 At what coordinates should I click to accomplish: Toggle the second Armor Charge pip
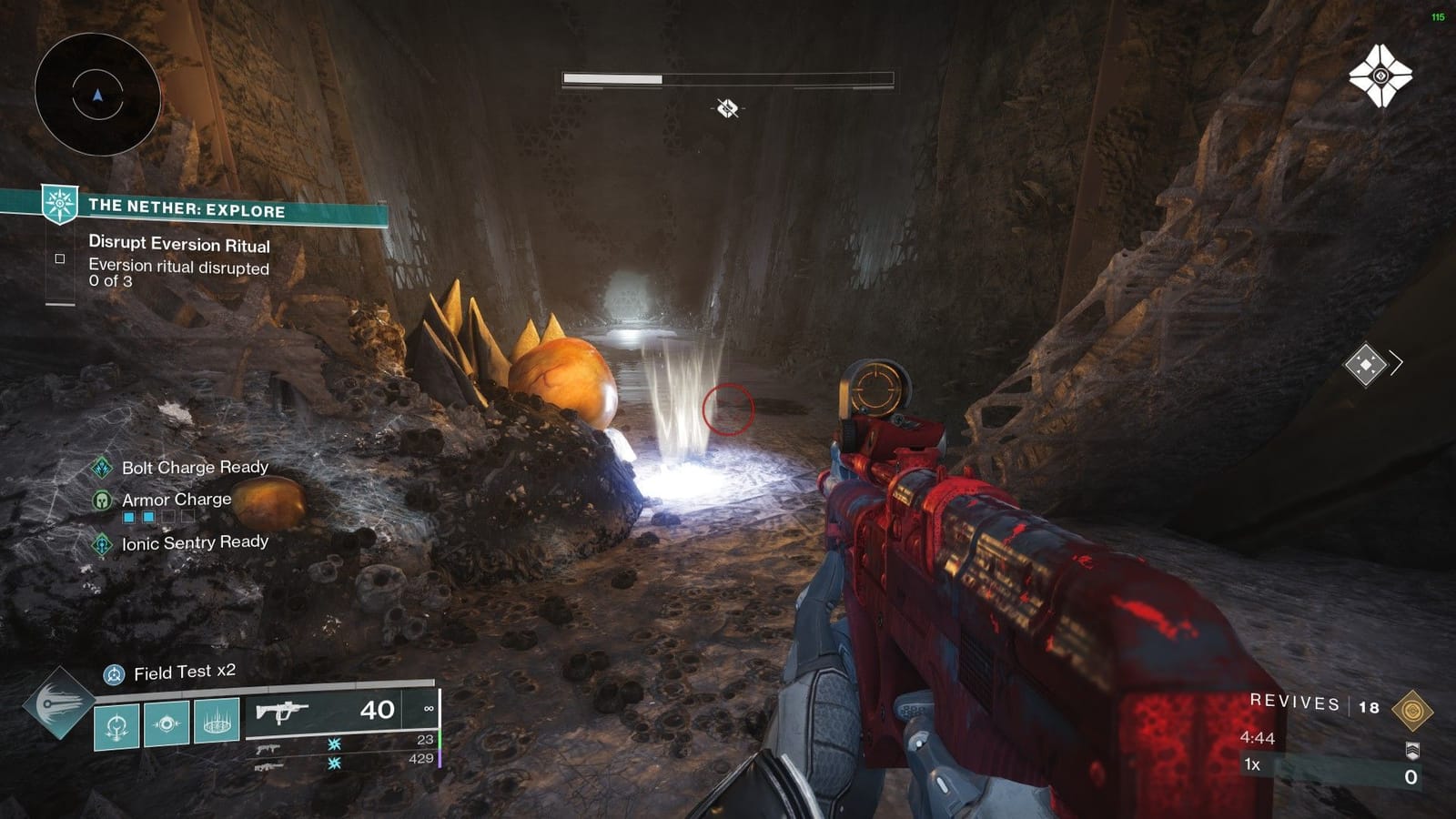point(147,516)
